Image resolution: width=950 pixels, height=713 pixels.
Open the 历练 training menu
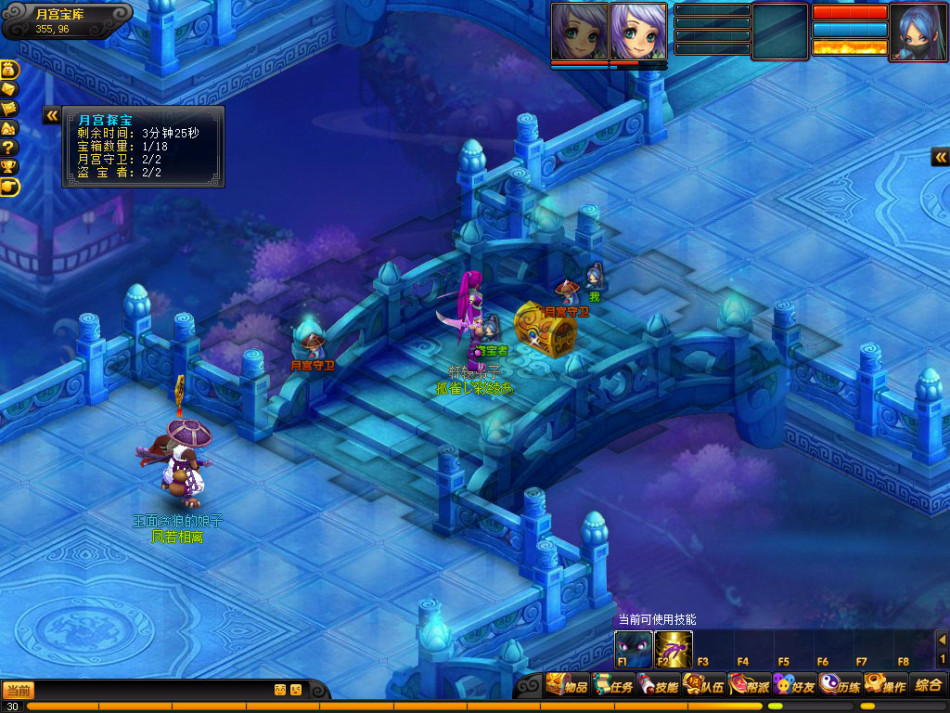pos(841,686)
